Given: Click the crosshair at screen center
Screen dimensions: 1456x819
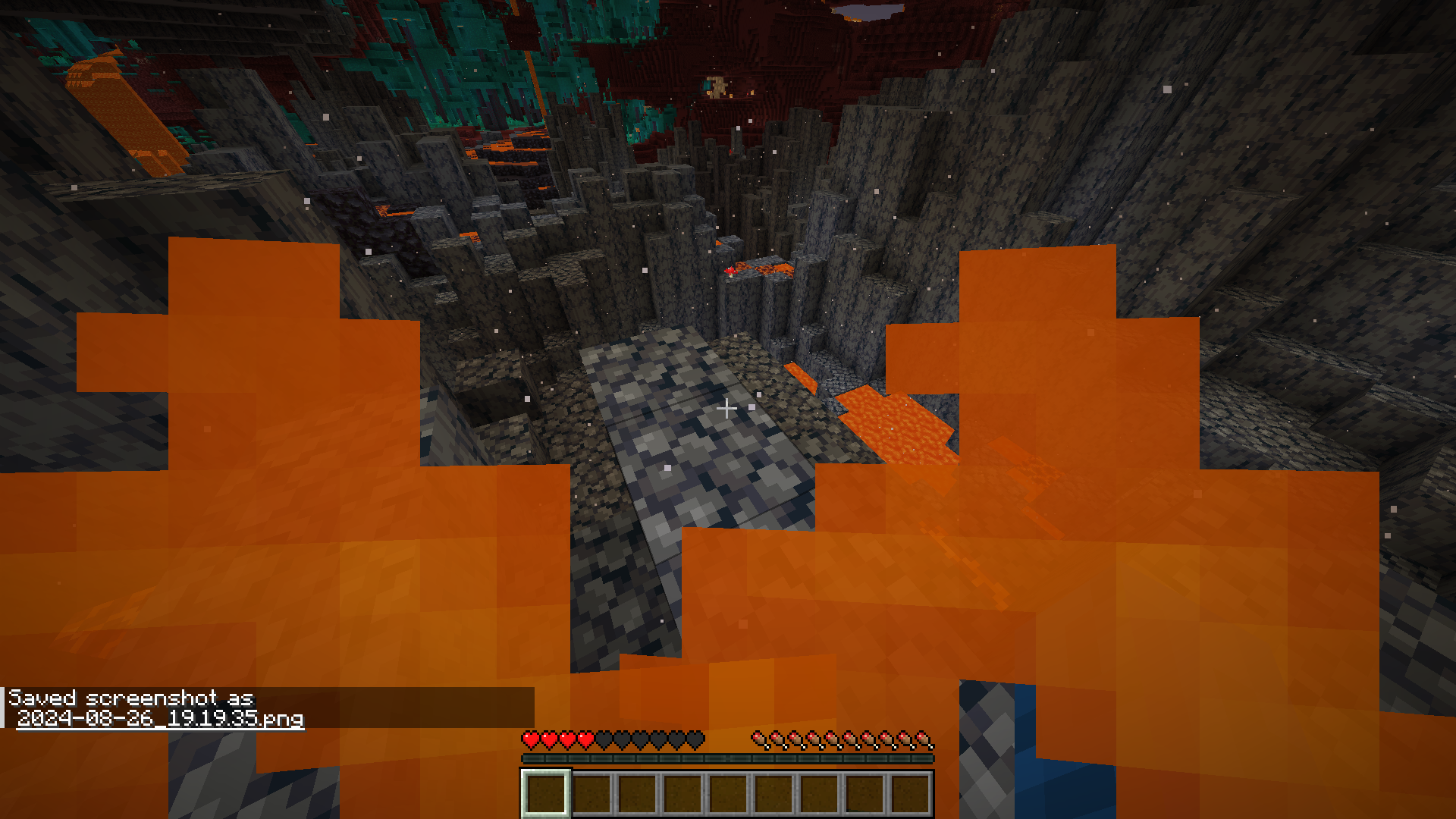Looking at the screenshot, I should [x=728, y=409].
